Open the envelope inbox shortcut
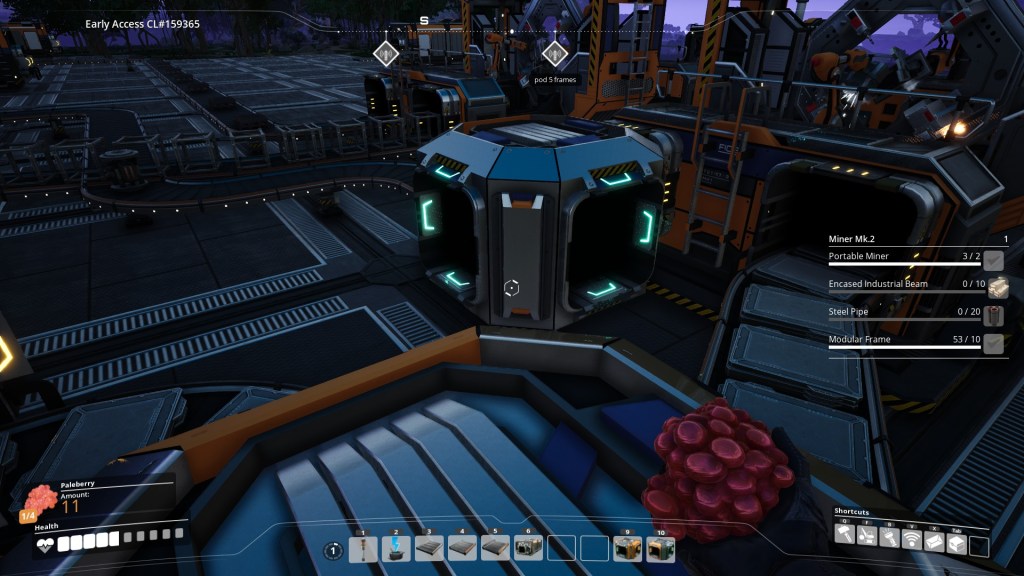The height and width of the screenshot is (576, 1024). 933,540
